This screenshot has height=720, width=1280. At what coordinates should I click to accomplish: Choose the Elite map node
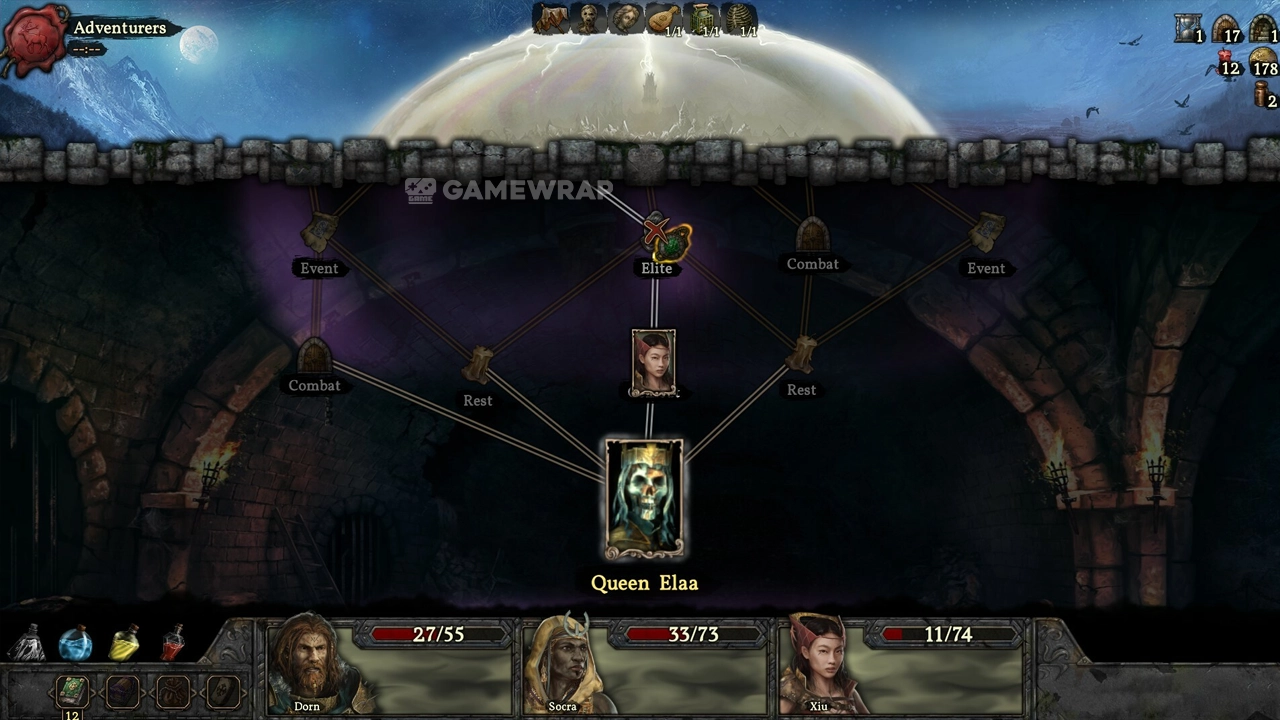coord(657,240)
